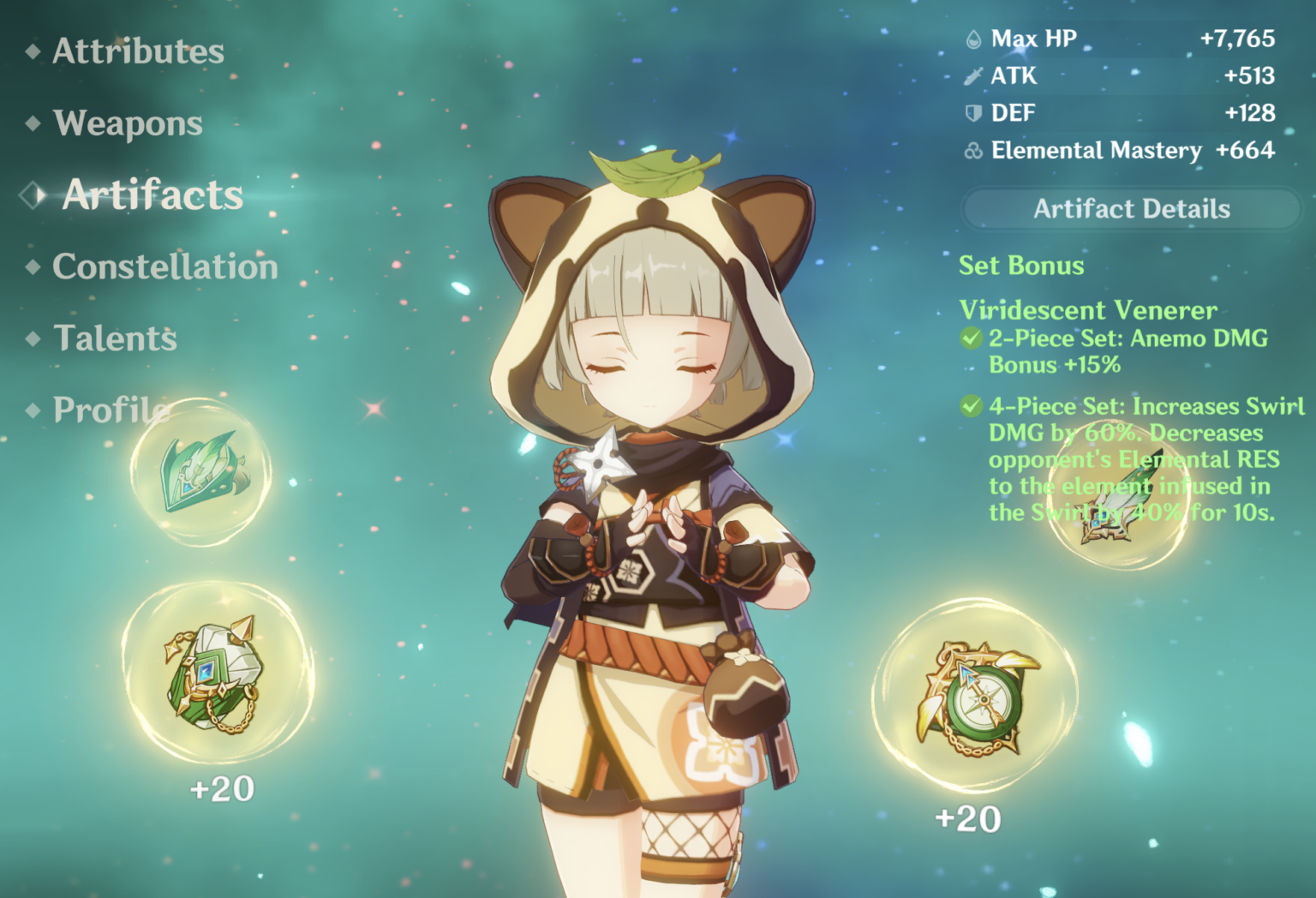1316x898 pixels.
Task: Open the Talents section
Action: 115,338
